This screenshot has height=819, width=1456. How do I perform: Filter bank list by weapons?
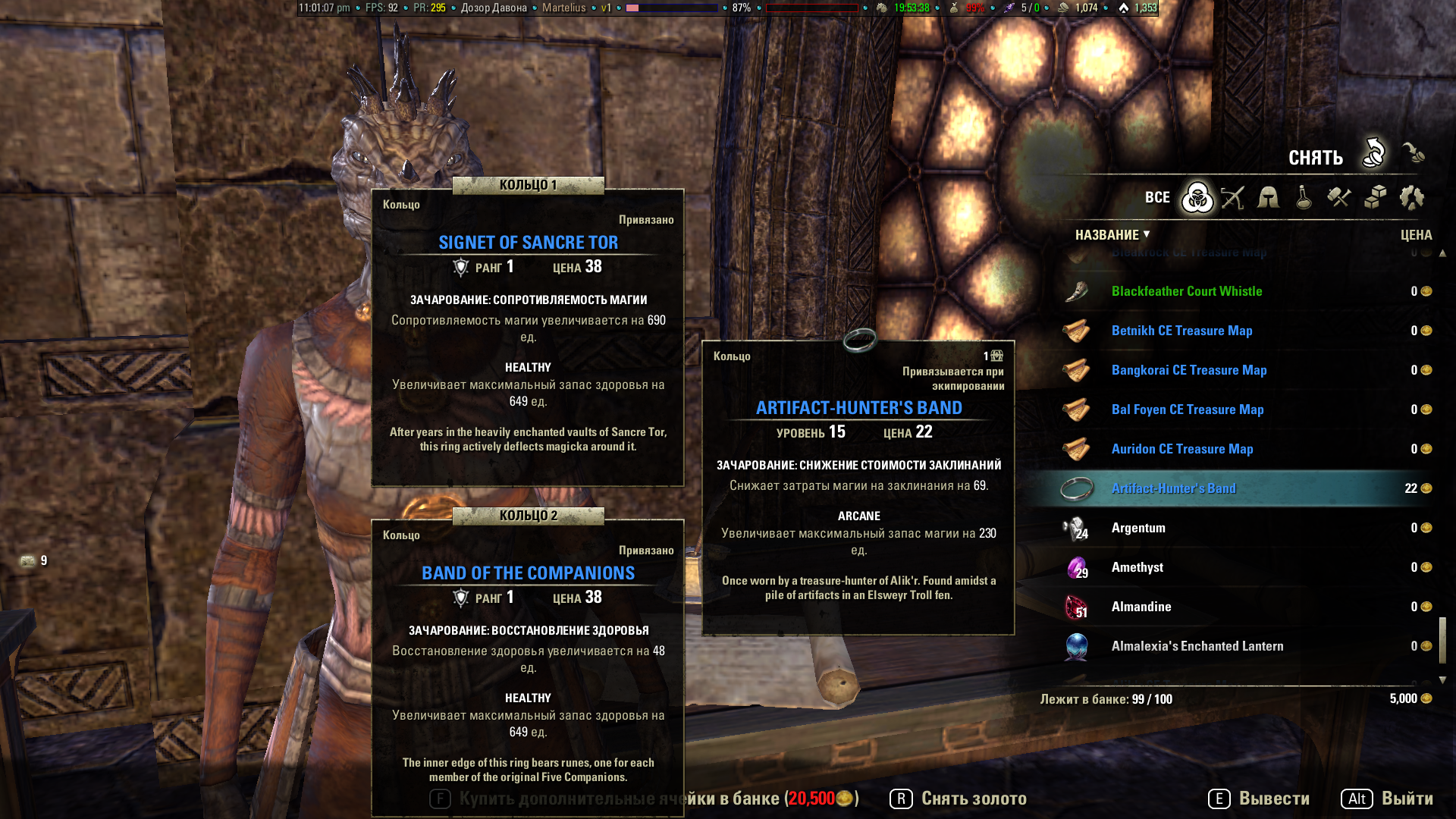[1233, 198]
